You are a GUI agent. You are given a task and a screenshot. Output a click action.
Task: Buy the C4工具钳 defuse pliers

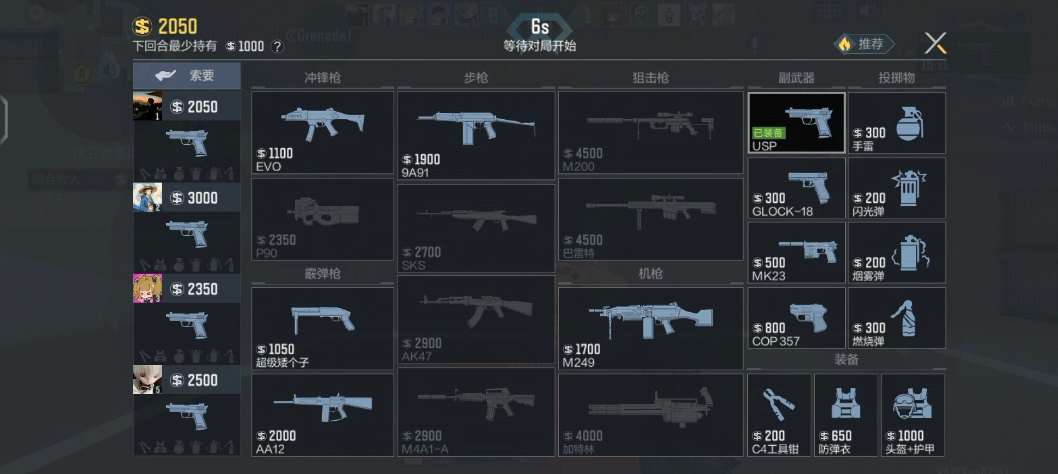tap(779, 414)
